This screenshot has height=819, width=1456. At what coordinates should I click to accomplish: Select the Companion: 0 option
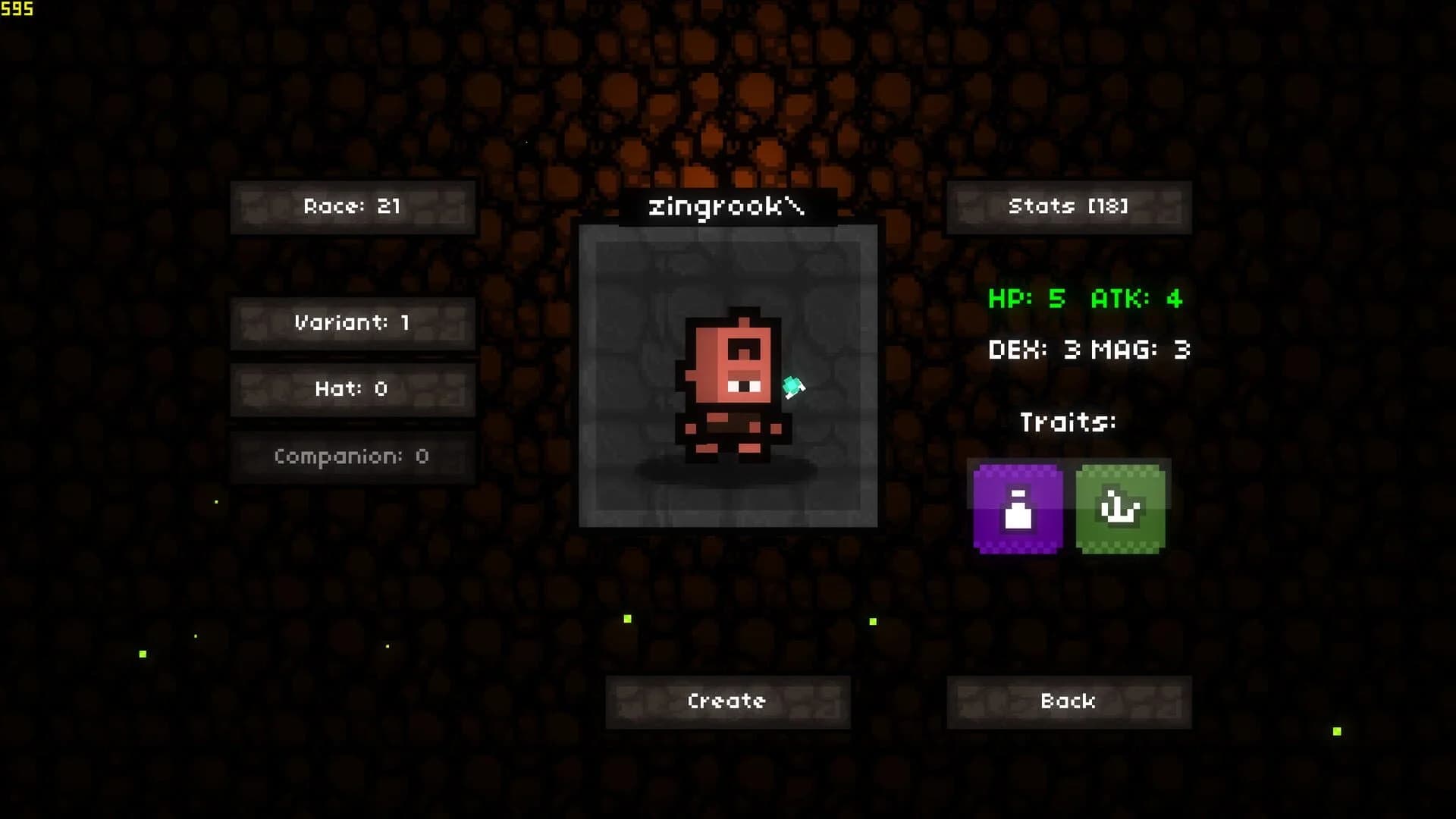point(353,457)
